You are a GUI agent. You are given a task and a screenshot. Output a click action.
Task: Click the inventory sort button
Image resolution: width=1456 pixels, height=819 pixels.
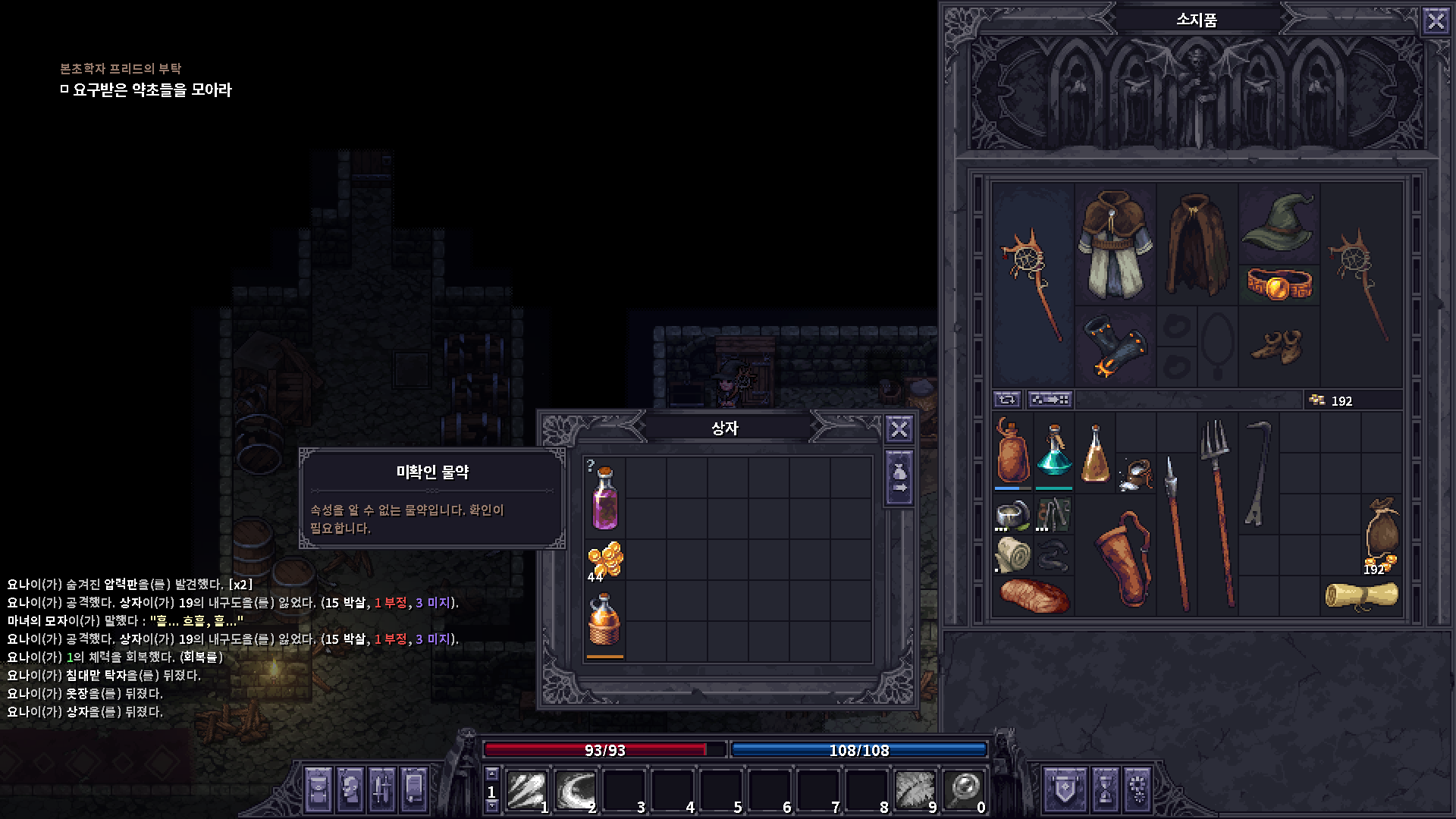(x=1050, y=400)
